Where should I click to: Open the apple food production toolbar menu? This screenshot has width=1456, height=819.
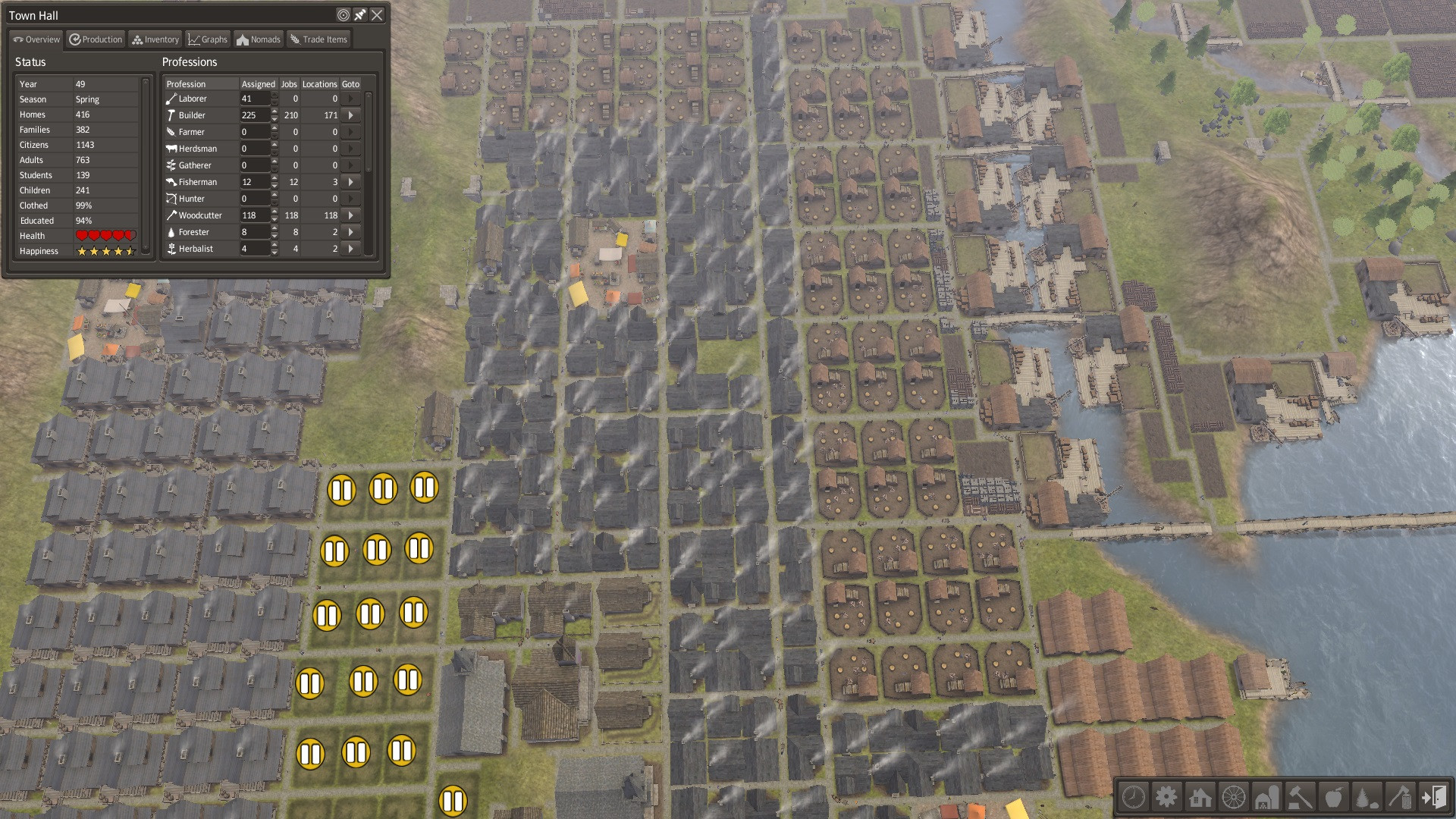(x=1334, y=797)
